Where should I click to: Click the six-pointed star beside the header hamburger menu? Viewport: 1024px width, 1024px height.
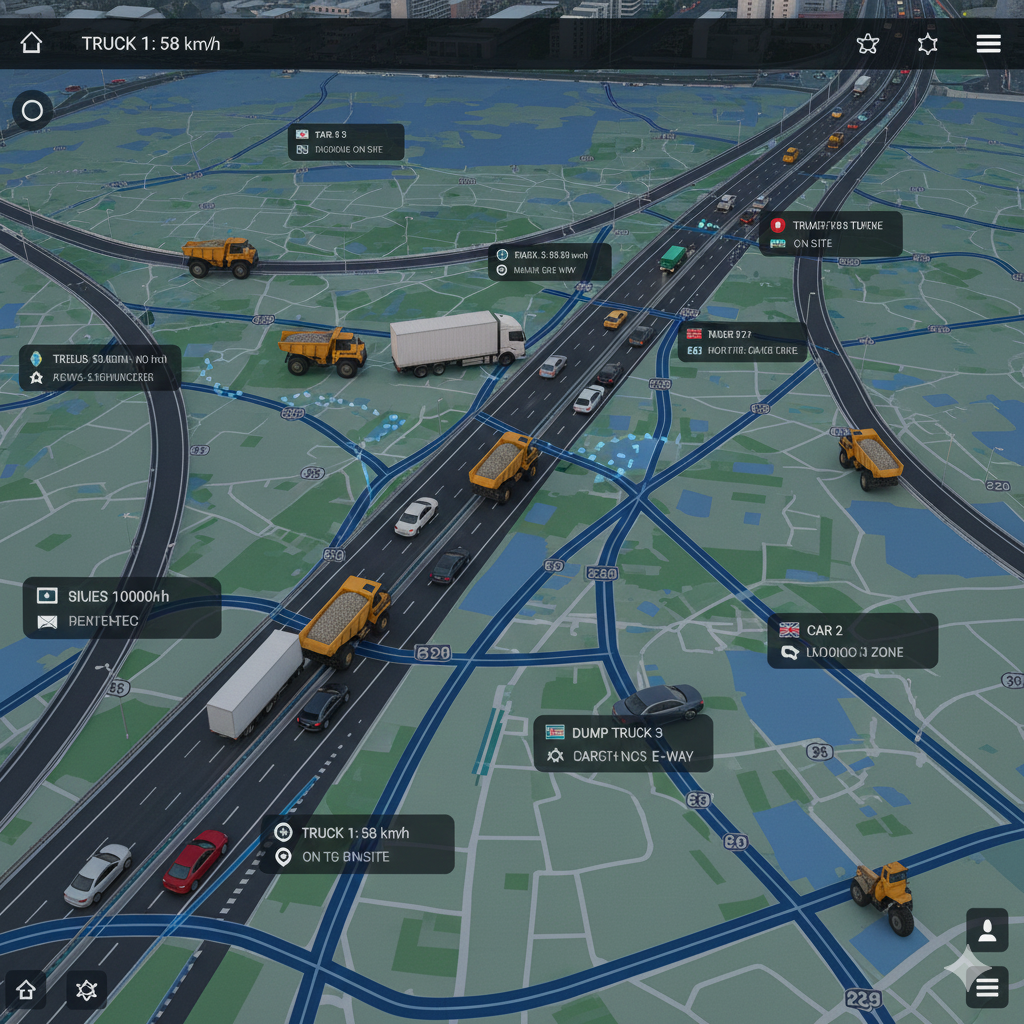pos(928,44)
